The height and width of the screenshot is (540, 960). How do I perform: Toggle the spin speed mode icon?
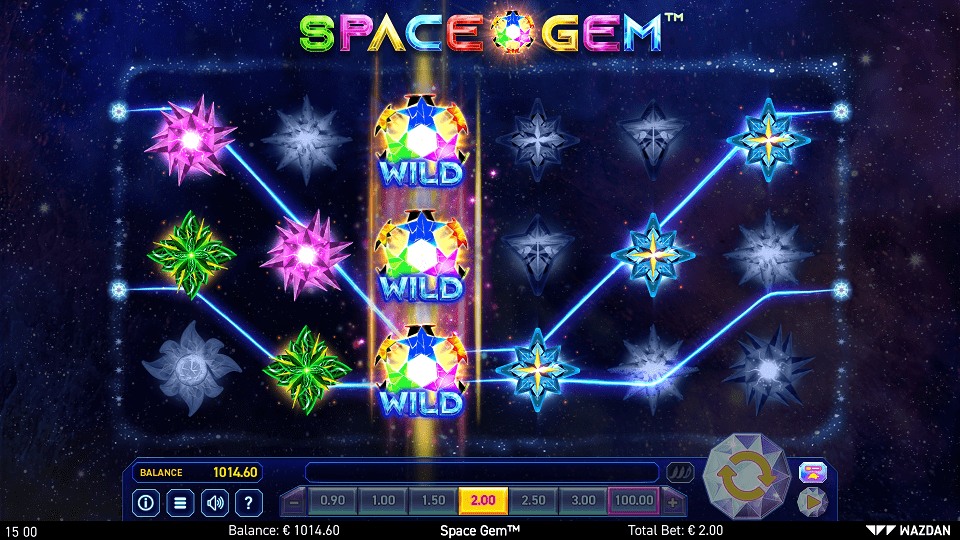click(x=680, y=472)
